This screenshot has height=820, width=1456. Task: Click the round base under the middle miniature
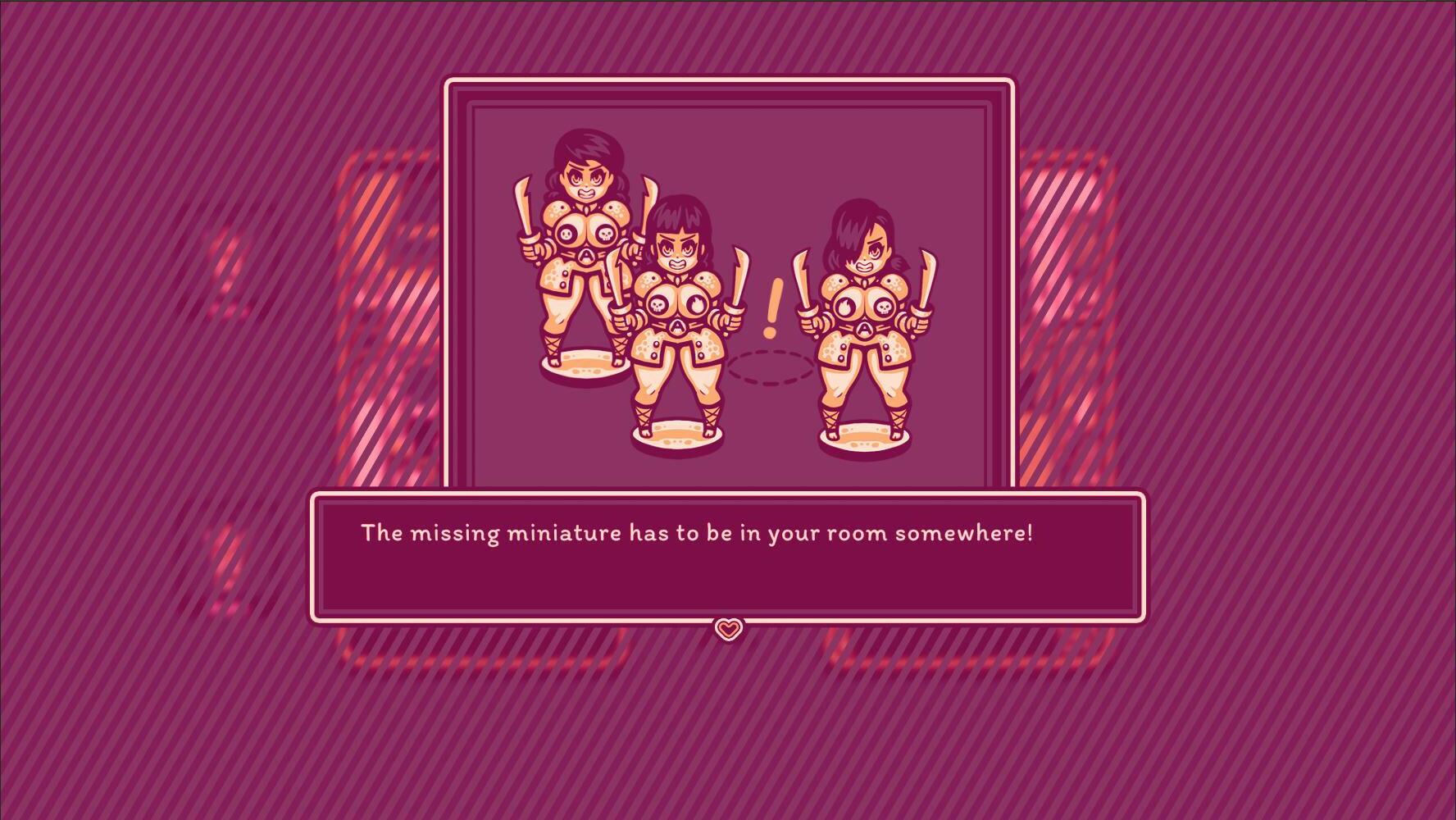pyautogui.click(x=676, y=433)
